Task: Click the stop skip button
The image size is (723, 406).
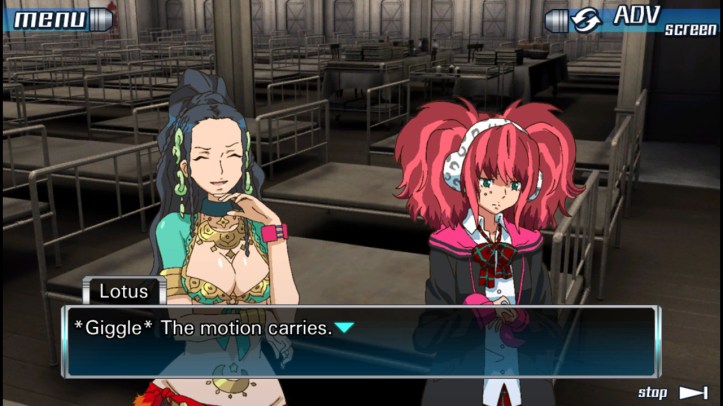Action: 673,392
